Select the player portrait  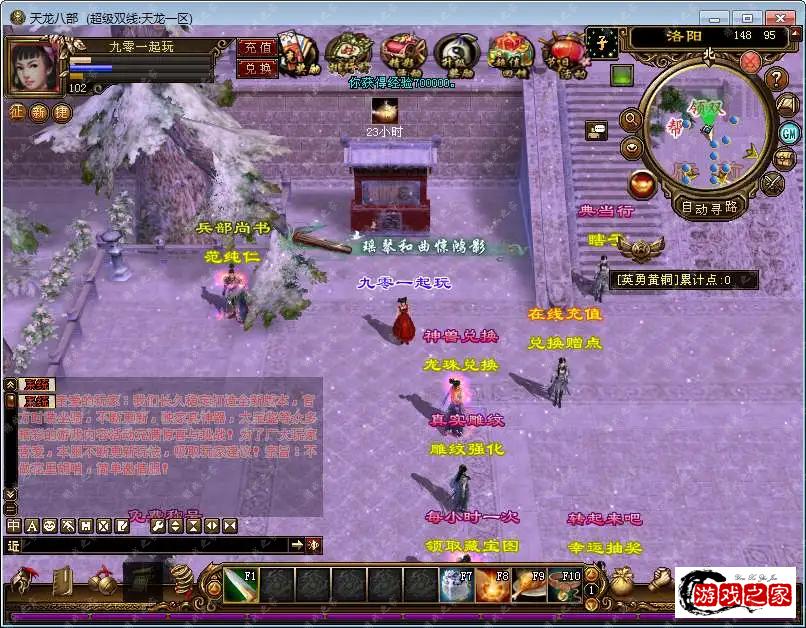[x=35, y=66]
